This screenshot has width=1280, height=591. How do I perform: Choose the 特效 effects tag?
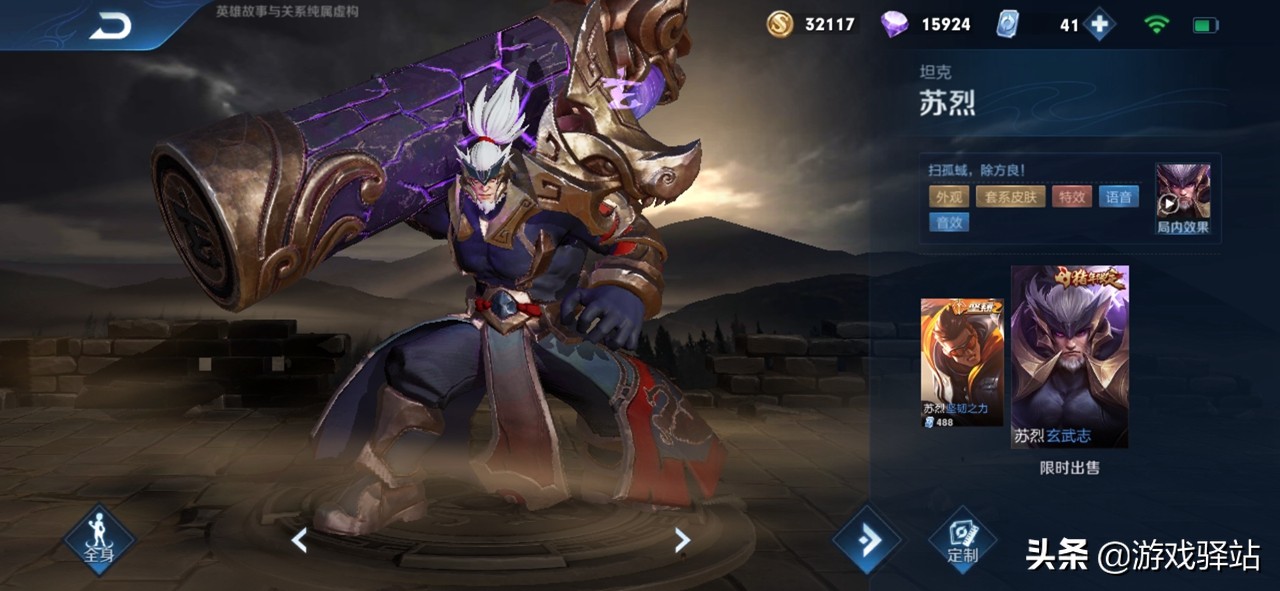1071,197
